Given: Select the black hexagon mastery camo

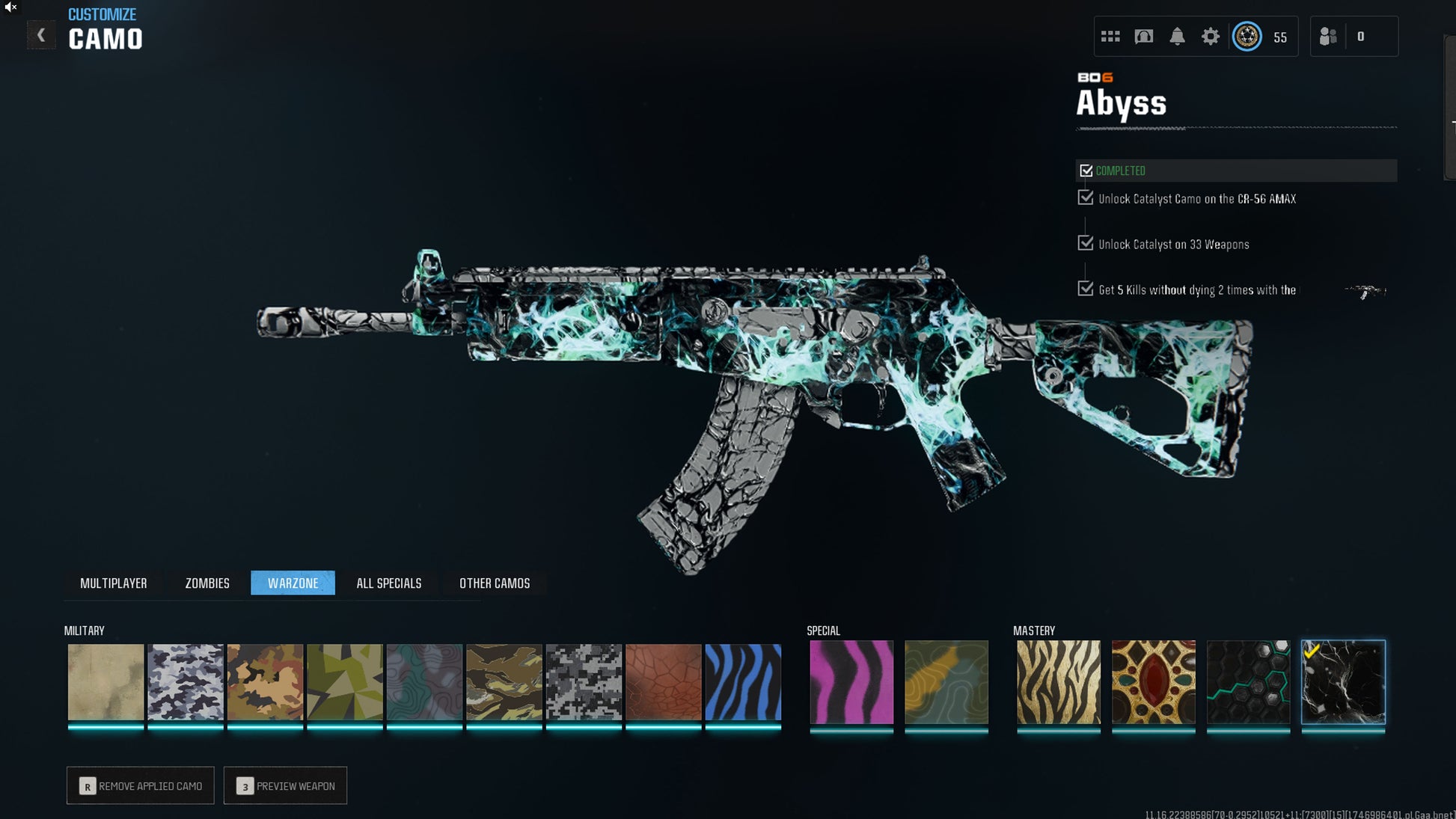Looking at the screenshot, I should pyautogui.click(x=1248, y=682).
